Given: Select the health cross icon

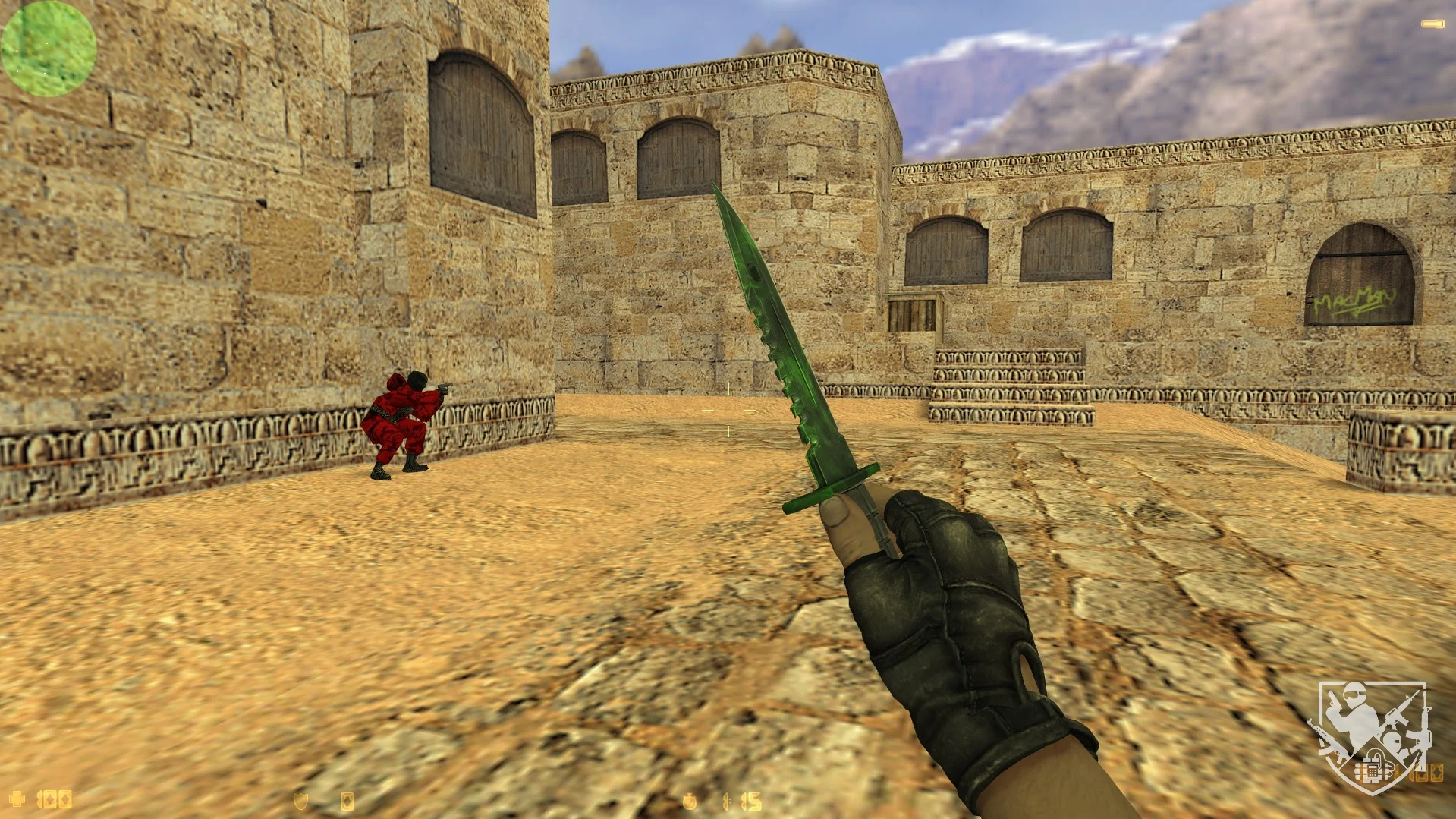Looking at the screenshot, I should [17, 799].
